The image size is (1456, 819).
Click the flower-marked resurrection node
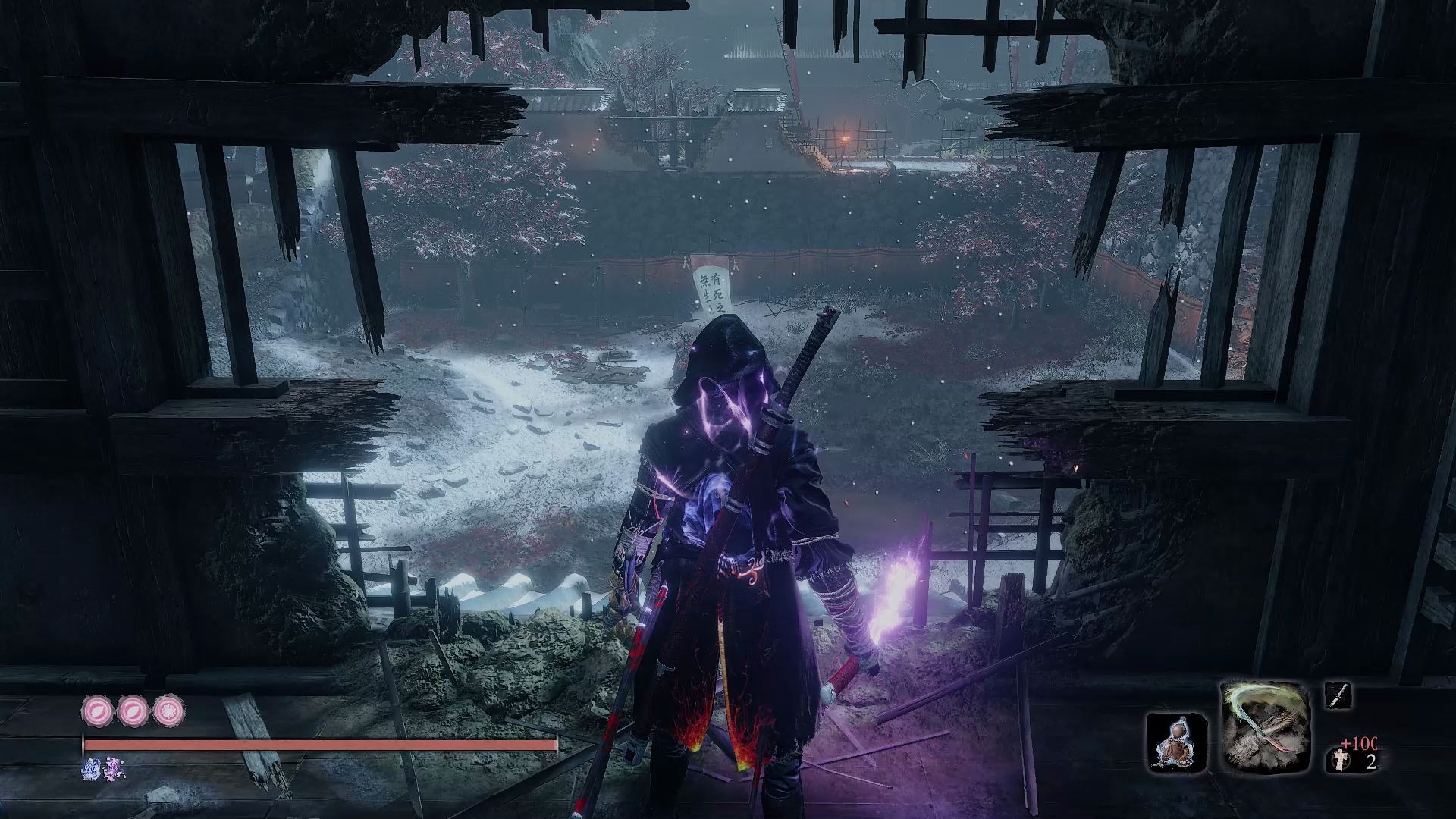pyautogui.click(x=168, y=712)
